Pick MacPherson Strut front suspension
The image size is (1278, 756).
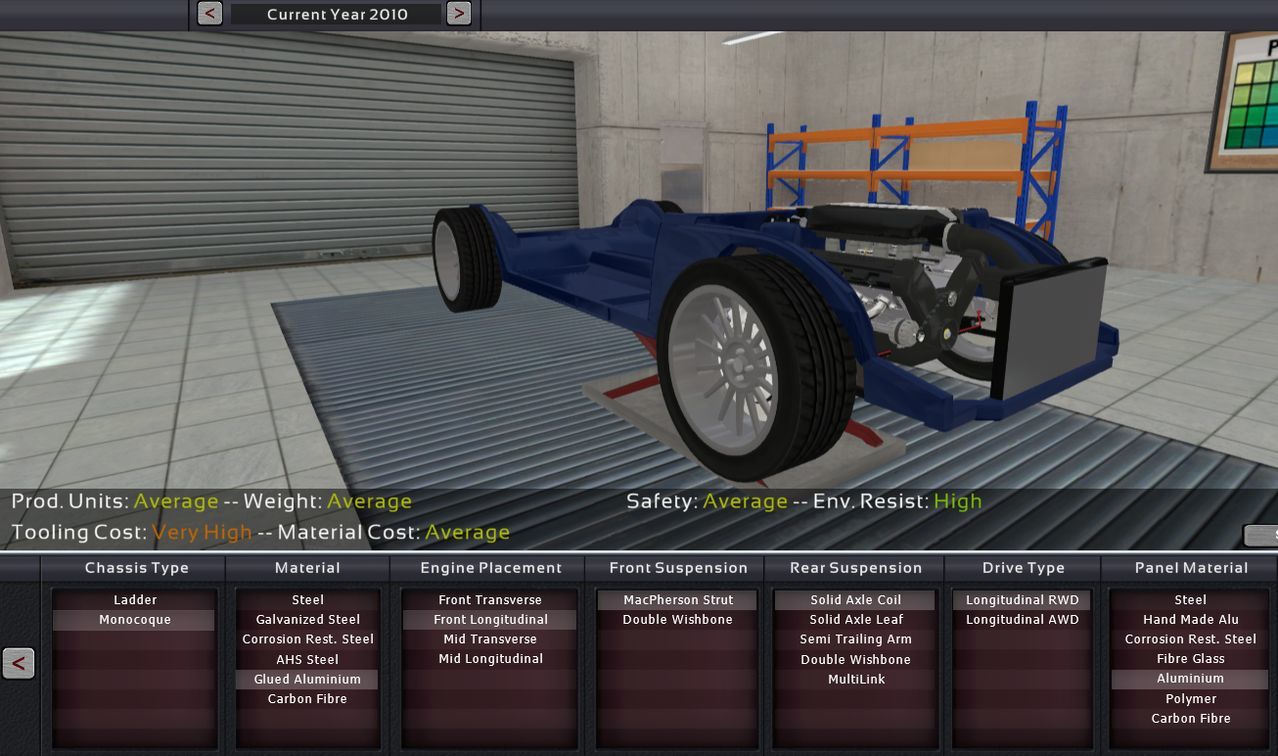pyautogui.click(x=678, y=600)
